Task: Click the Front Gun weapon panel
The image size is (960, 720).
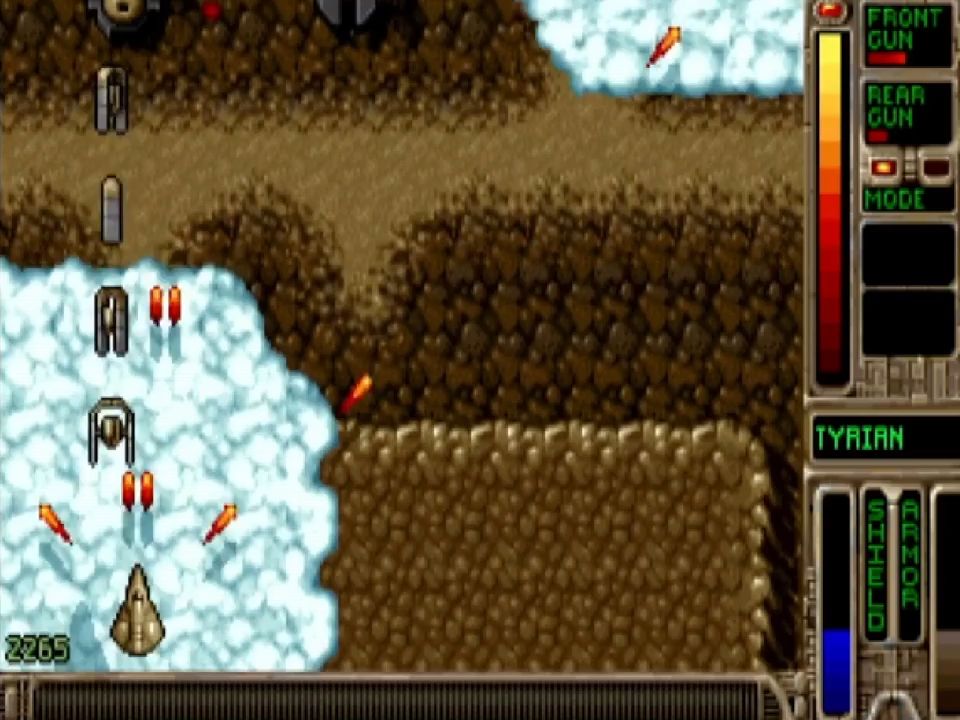Action: 907,37
